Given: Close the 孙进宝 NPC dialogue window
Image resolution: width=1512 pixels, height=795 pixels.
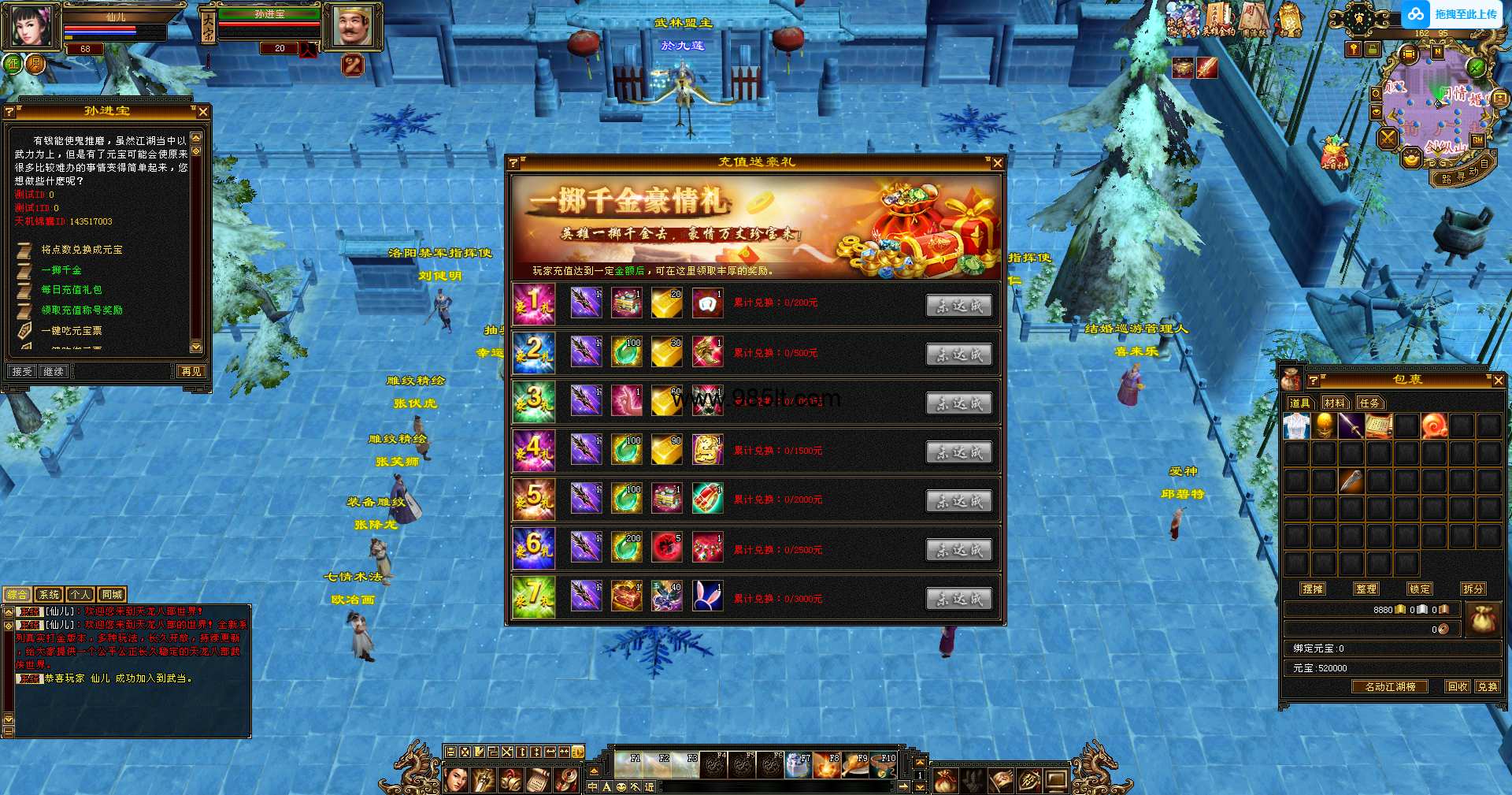Looking at the screenshot, I should coord(203,112).
